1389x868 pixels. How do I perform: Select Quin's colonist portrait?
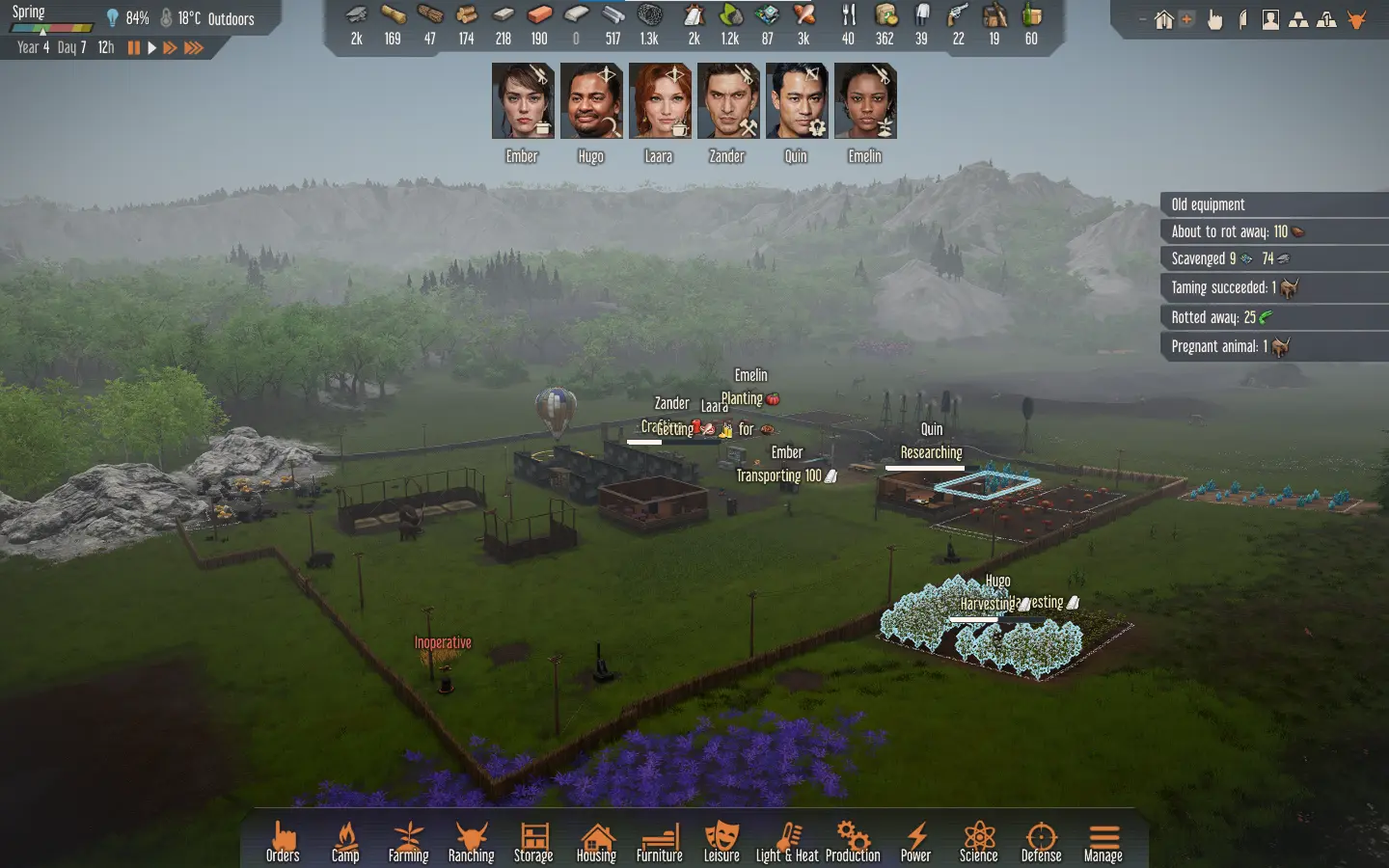(797, 101)
